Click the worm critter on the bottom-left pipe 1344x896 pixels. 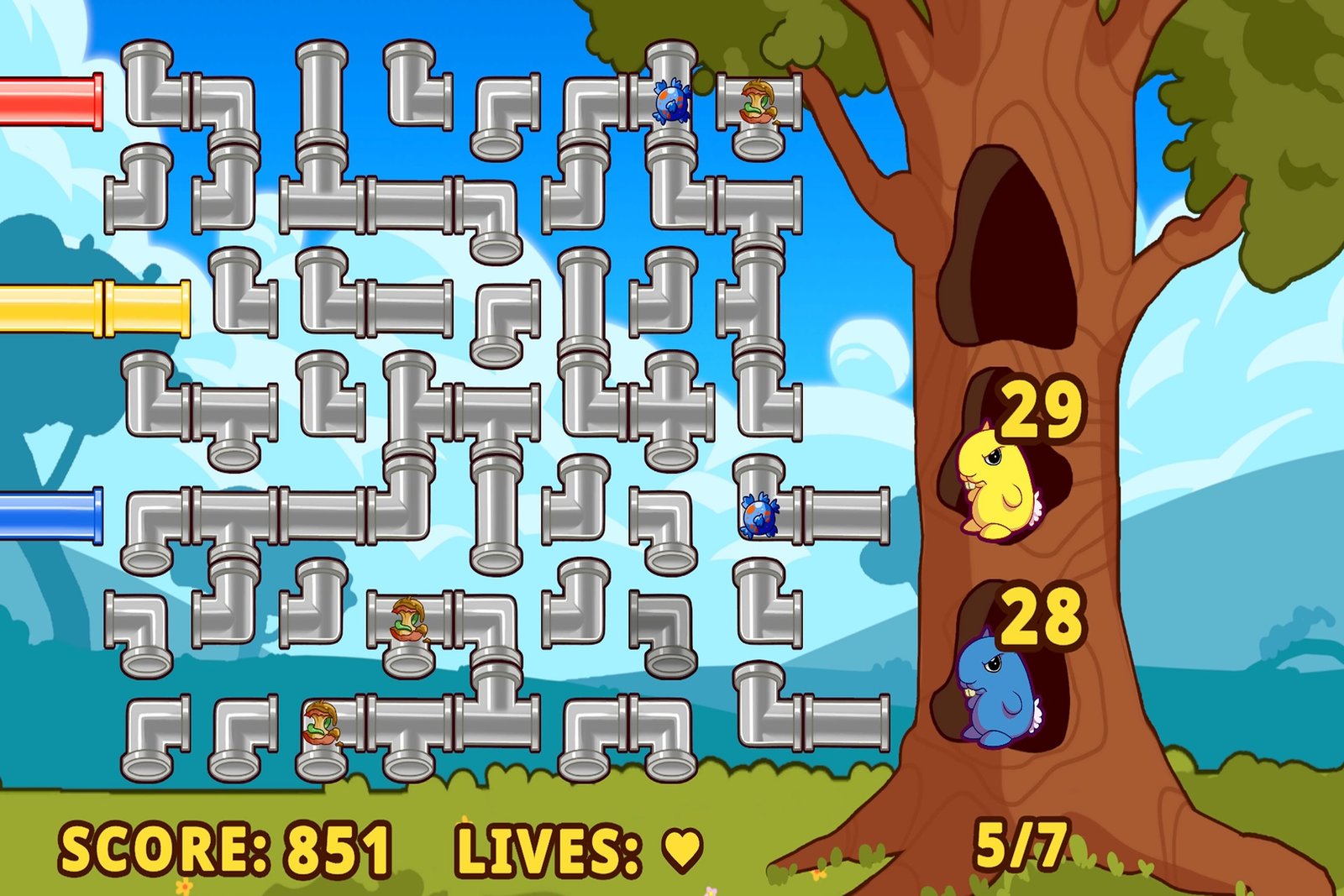coord(322,722)
